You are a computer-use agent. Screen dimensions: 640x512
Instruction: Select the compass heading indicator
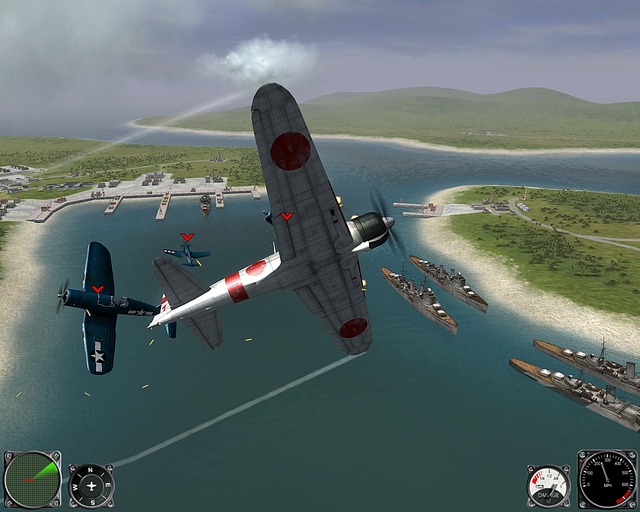tap(91, 485)
